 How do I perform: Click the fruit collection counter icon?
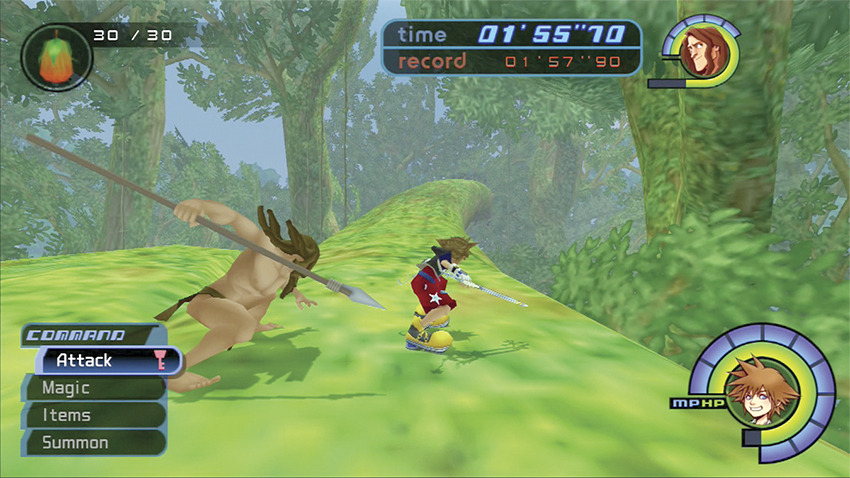click(x=56, y=56)
